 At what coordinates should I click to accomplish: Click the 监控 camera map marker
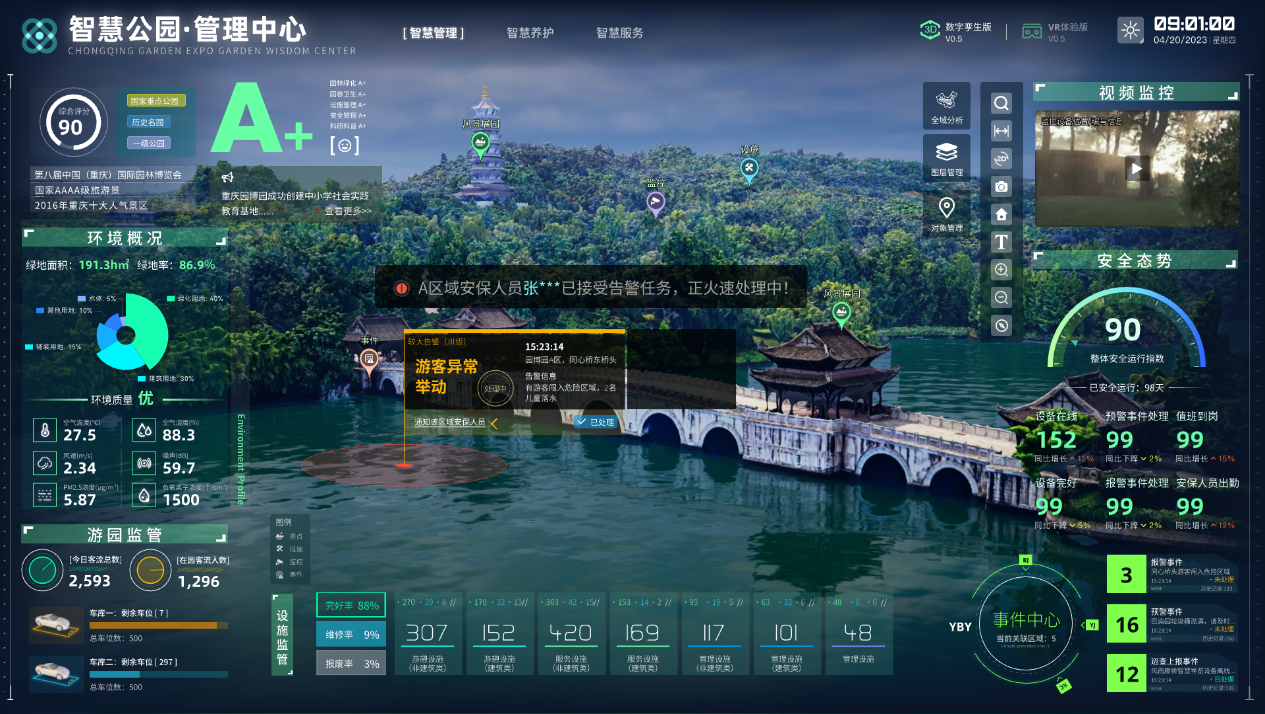tap(655, 203)
